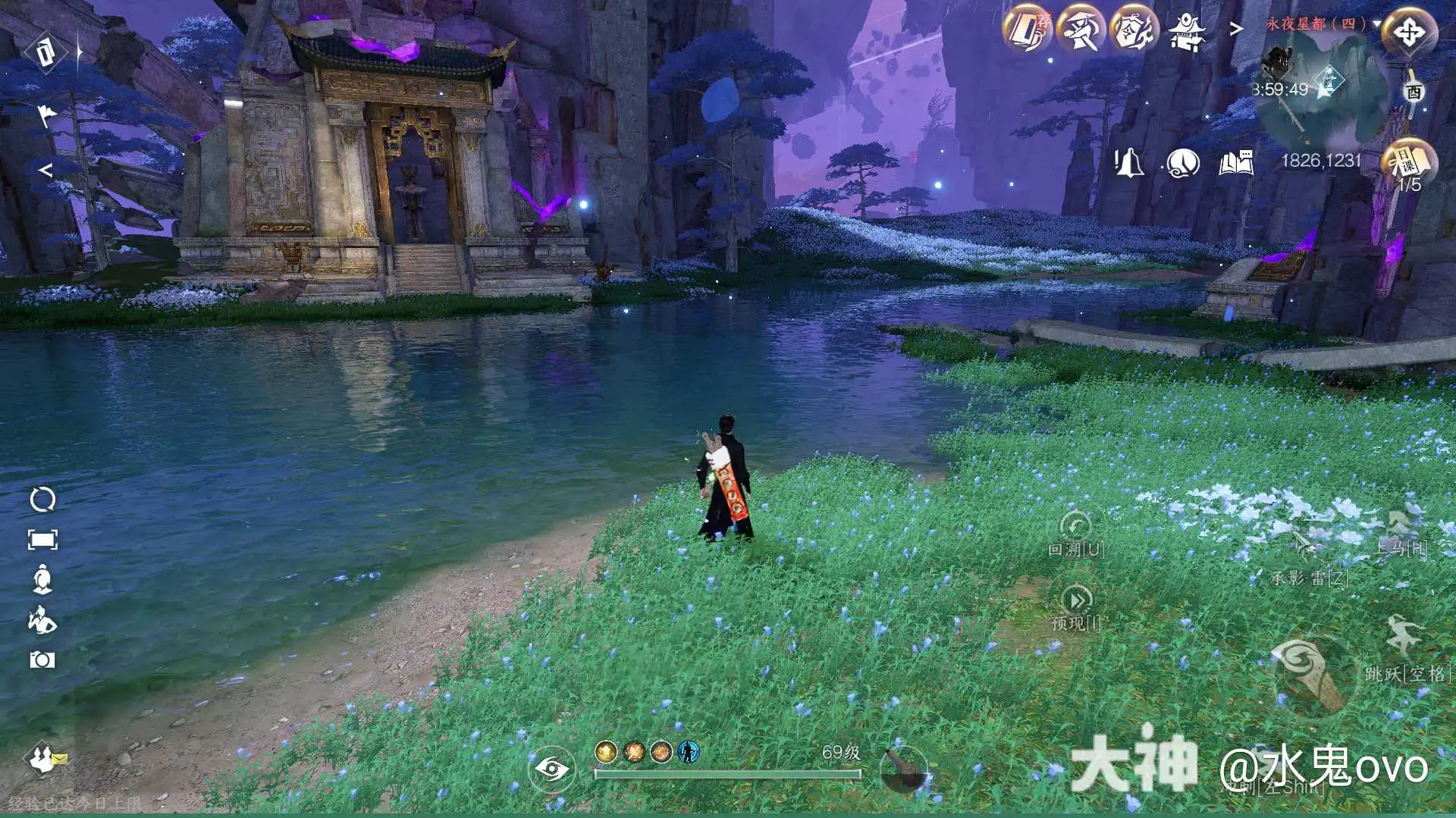Screen dimensions: 1456x818
Task: Open the bell notification alerts
Action: tap(1128, 162)
